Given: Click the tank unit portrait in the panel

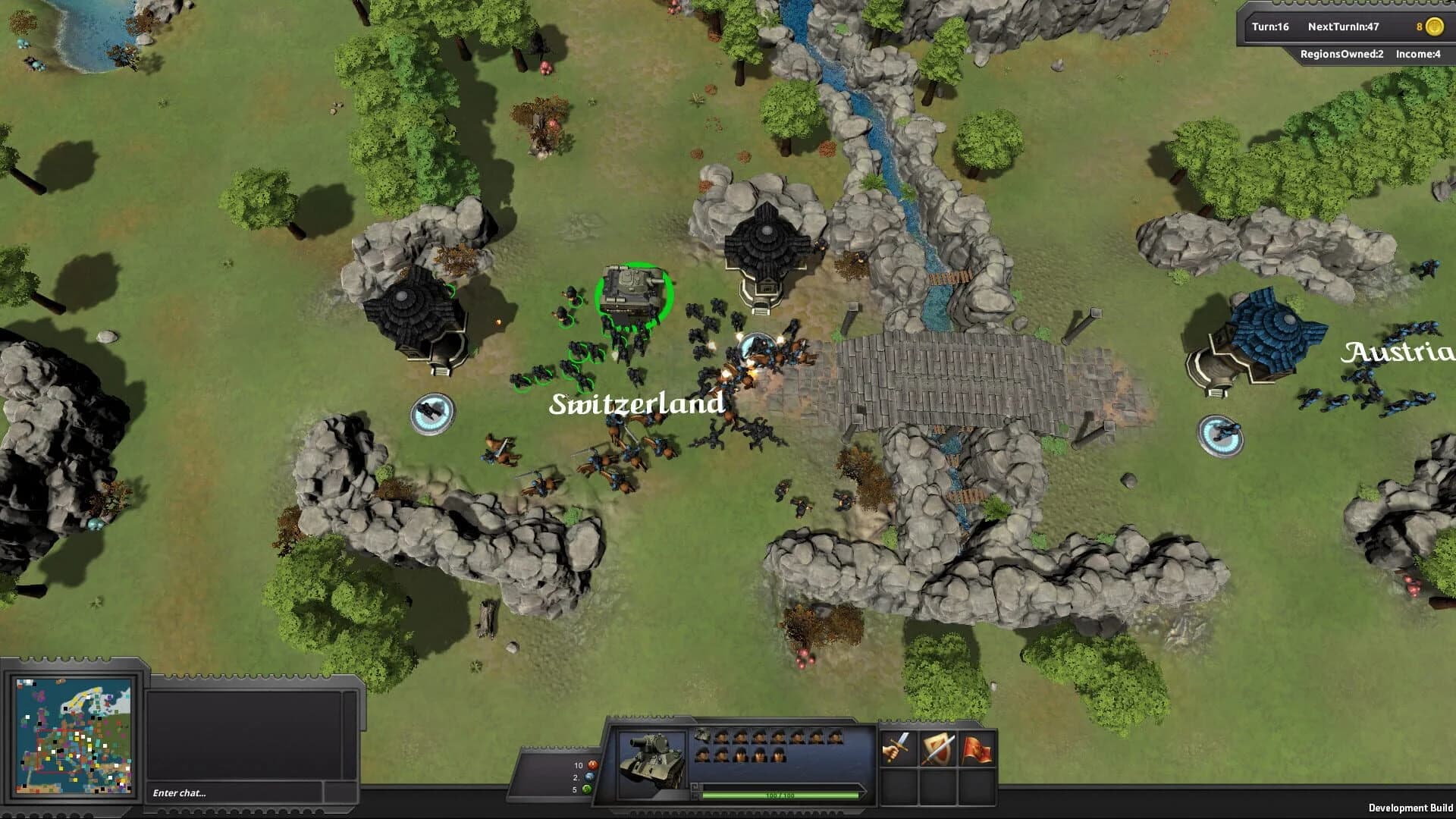Looking at the screenshot, I should [651, 758].
